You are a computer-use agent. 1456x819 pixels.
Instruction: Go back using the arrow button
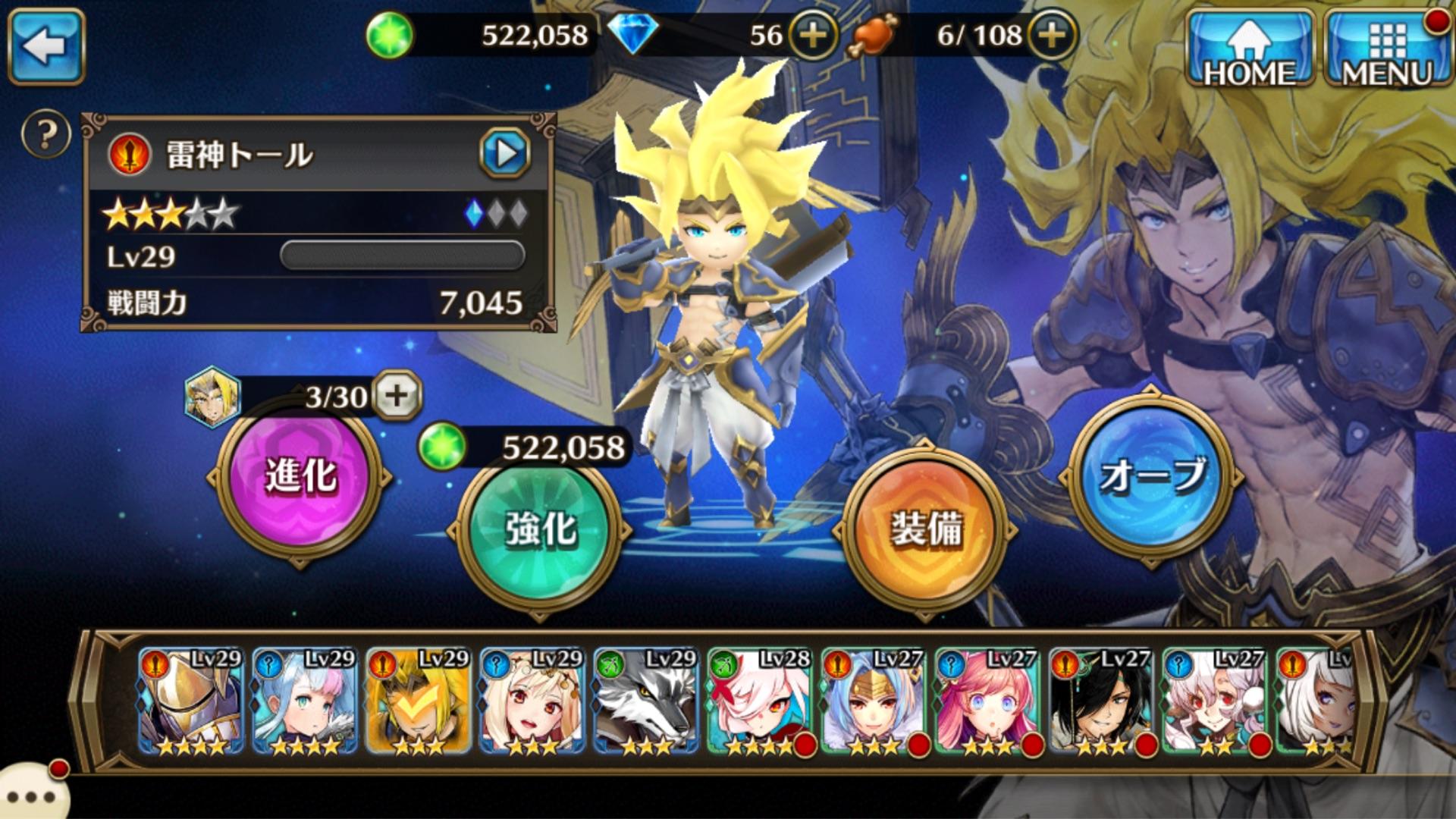(45, 45)
